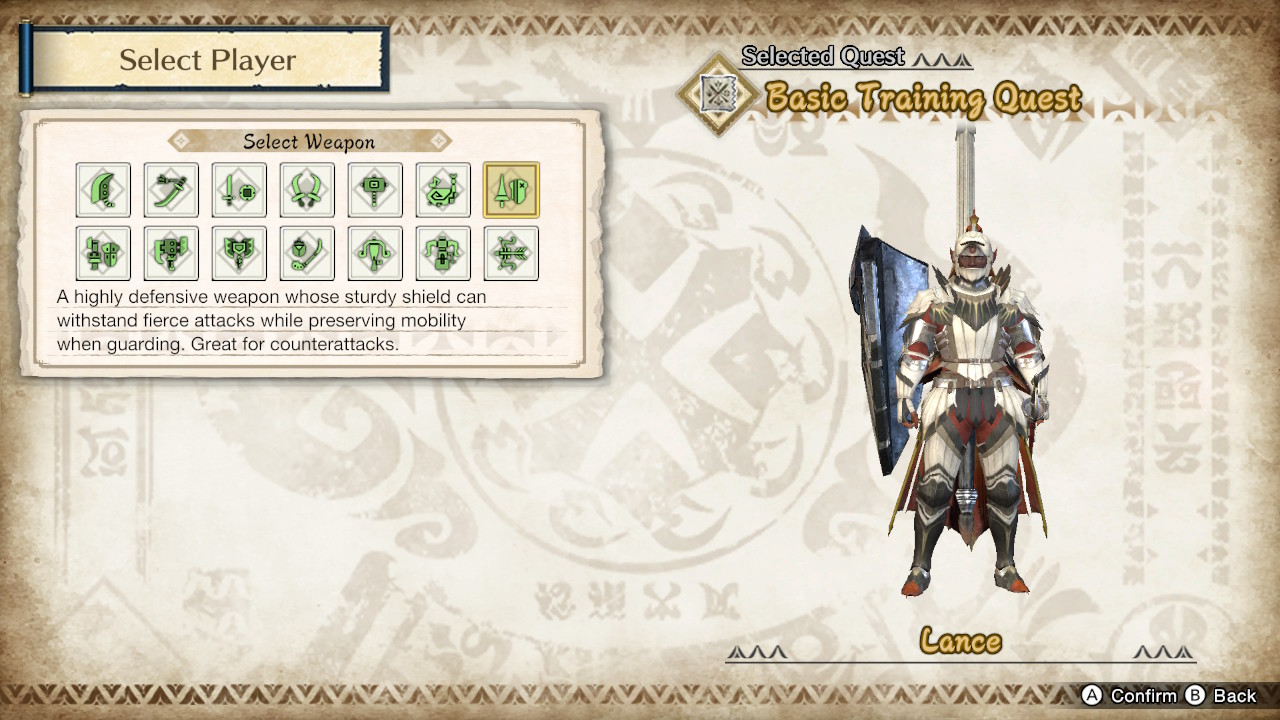Pick the Switch Axe weapon icon
1280x720 pixels.
pyautogui.click(x=171, y=253)
